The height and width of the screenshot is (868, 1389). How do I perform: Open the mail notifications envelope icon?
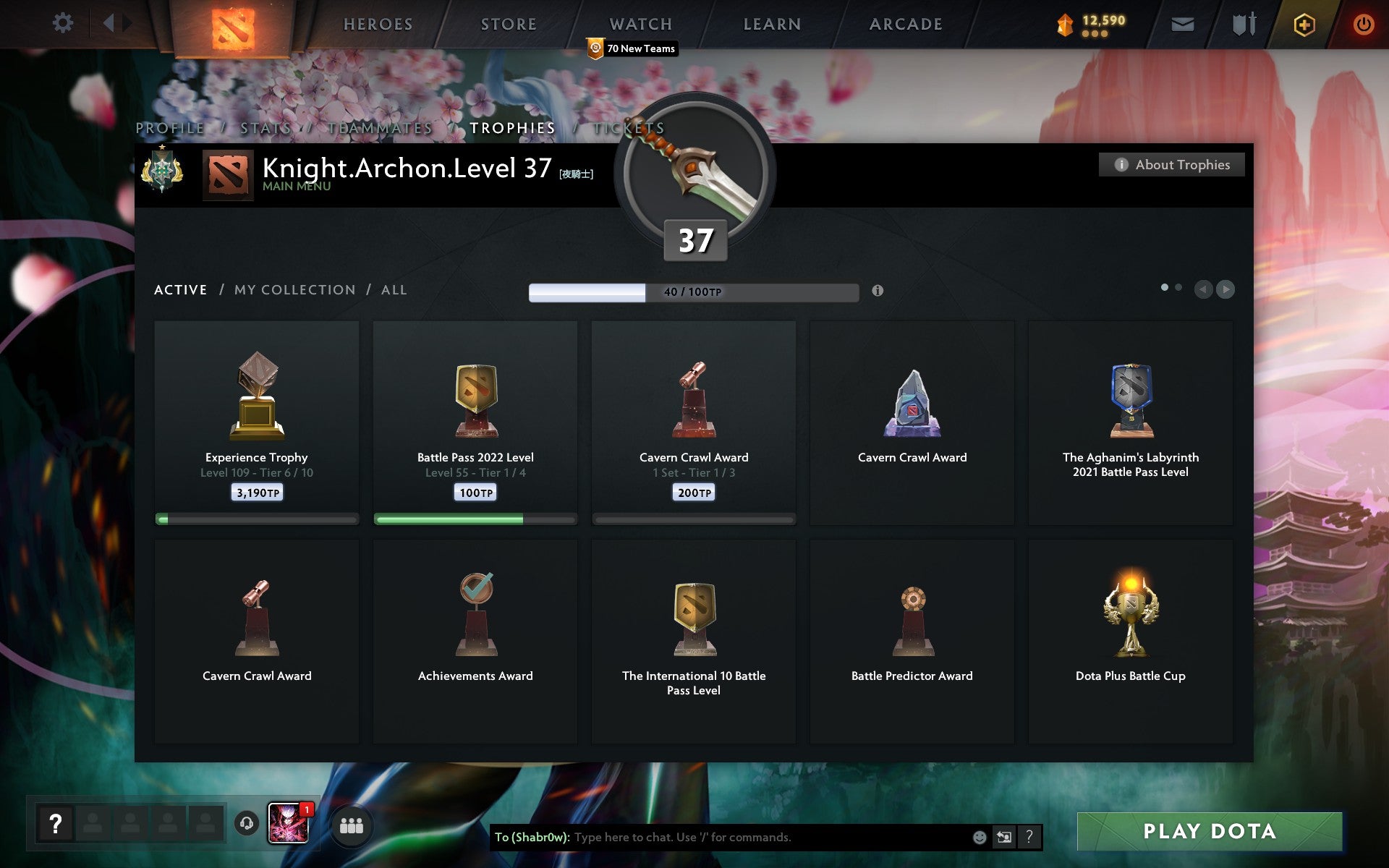[1182, 24]
